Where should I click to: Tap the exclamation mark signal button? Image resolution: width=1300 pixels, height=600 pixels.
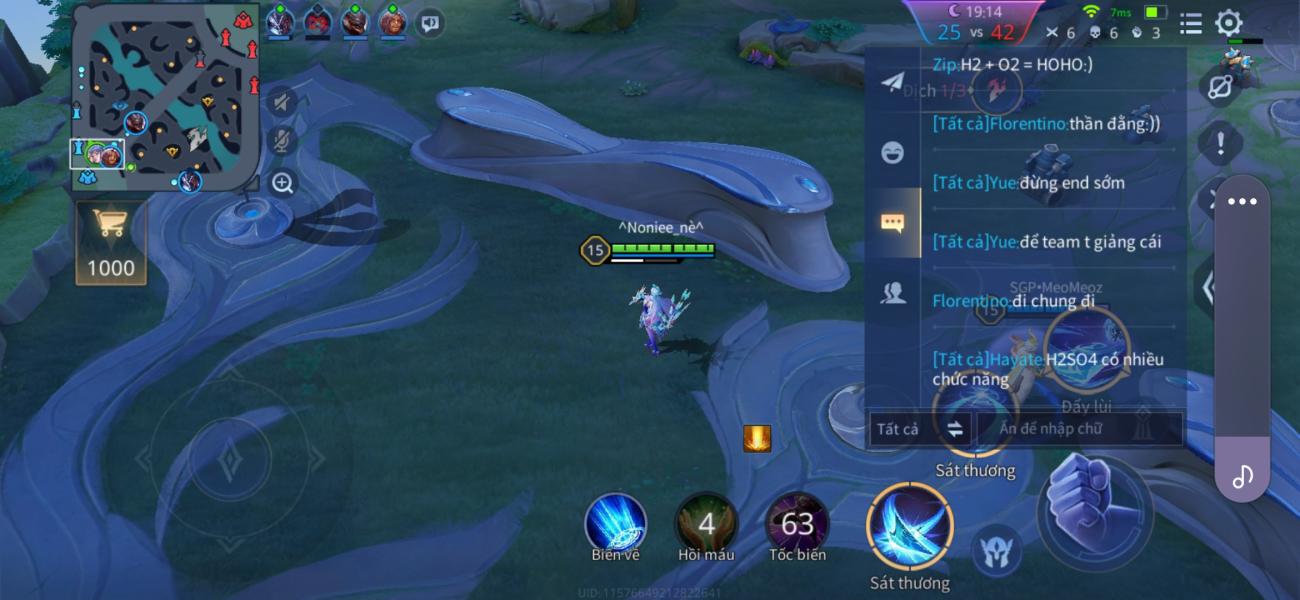click(x=1220, y=144)
